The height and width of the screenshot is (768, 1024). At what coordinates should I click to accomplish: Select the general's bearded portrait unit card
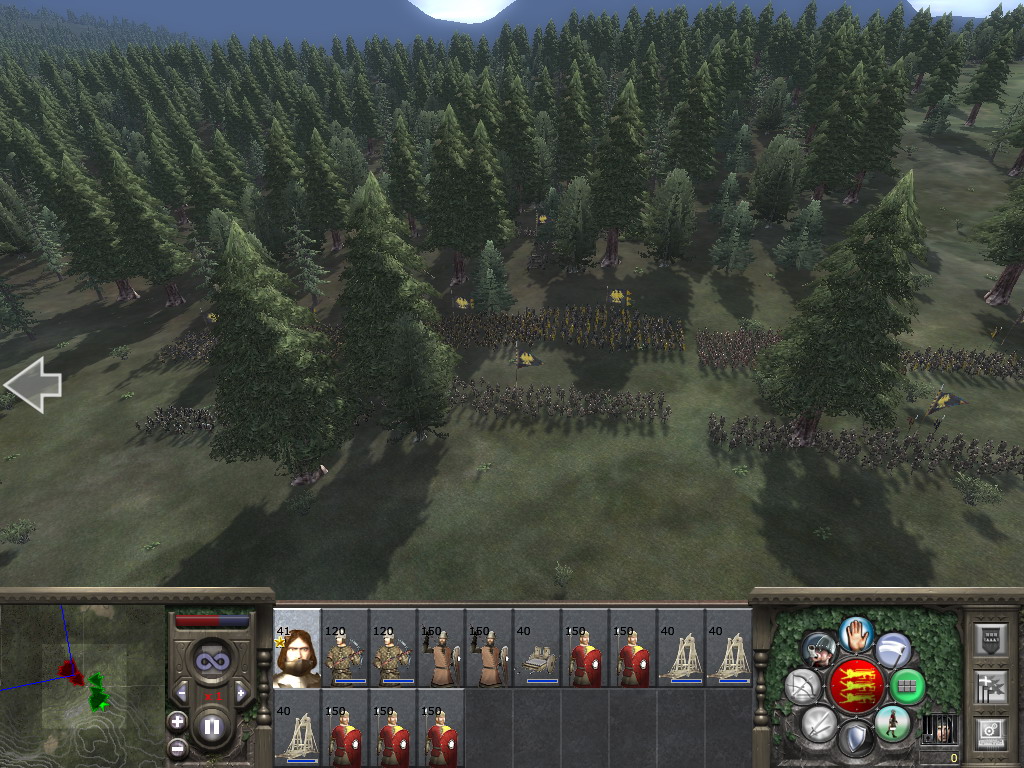[297, 649]
